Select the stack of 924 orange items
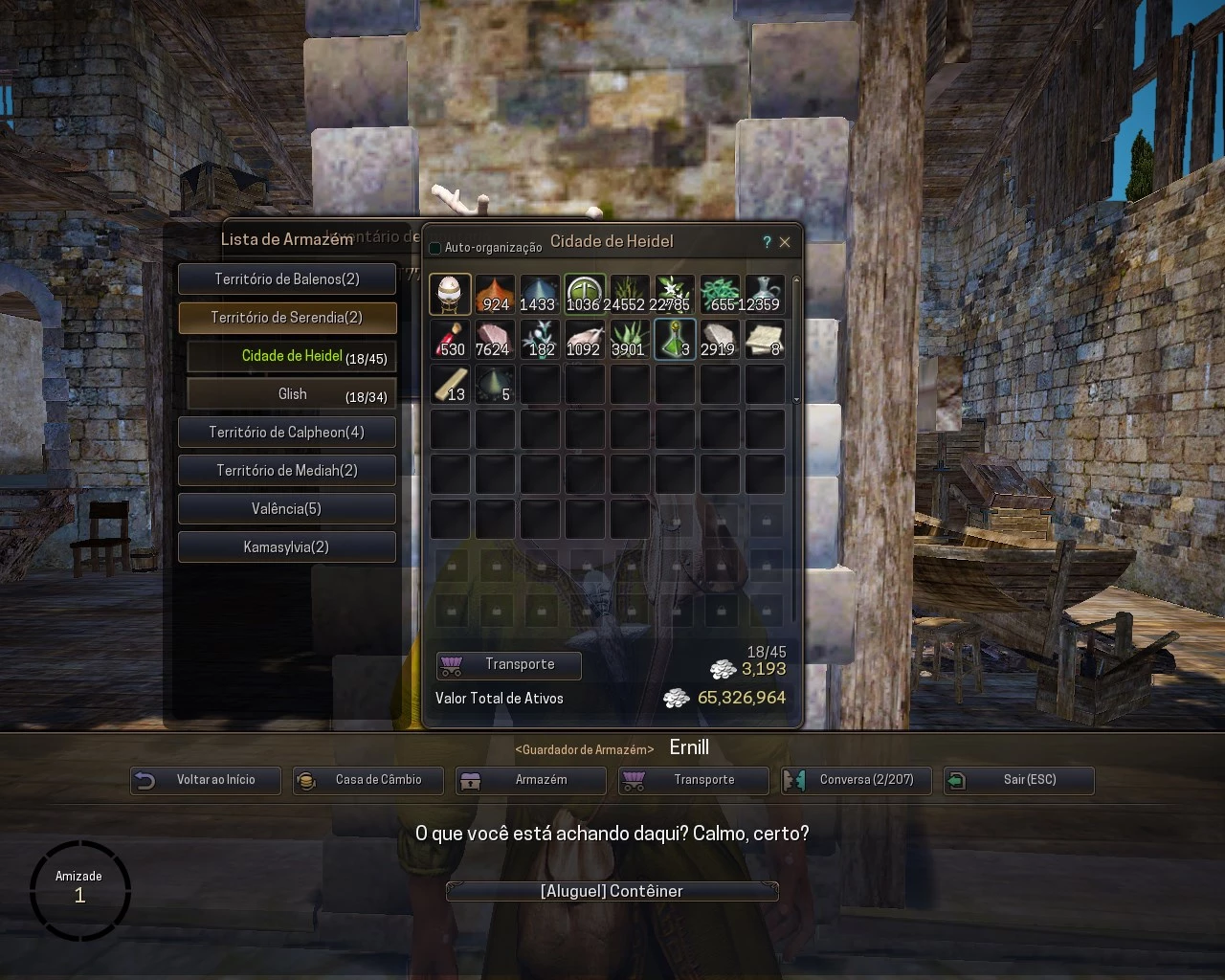The width and height of the screenshot is (1225, 980). coord(495,293)
